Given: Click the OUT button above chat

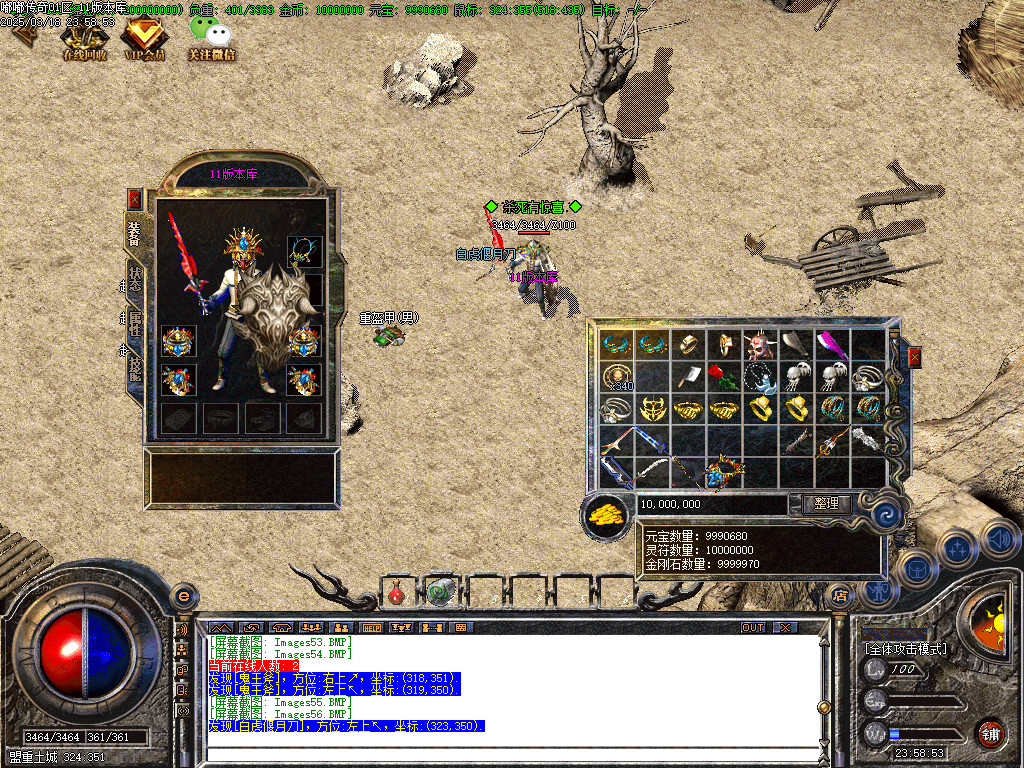Looking at the screenshot, I should tap(752, 627).
